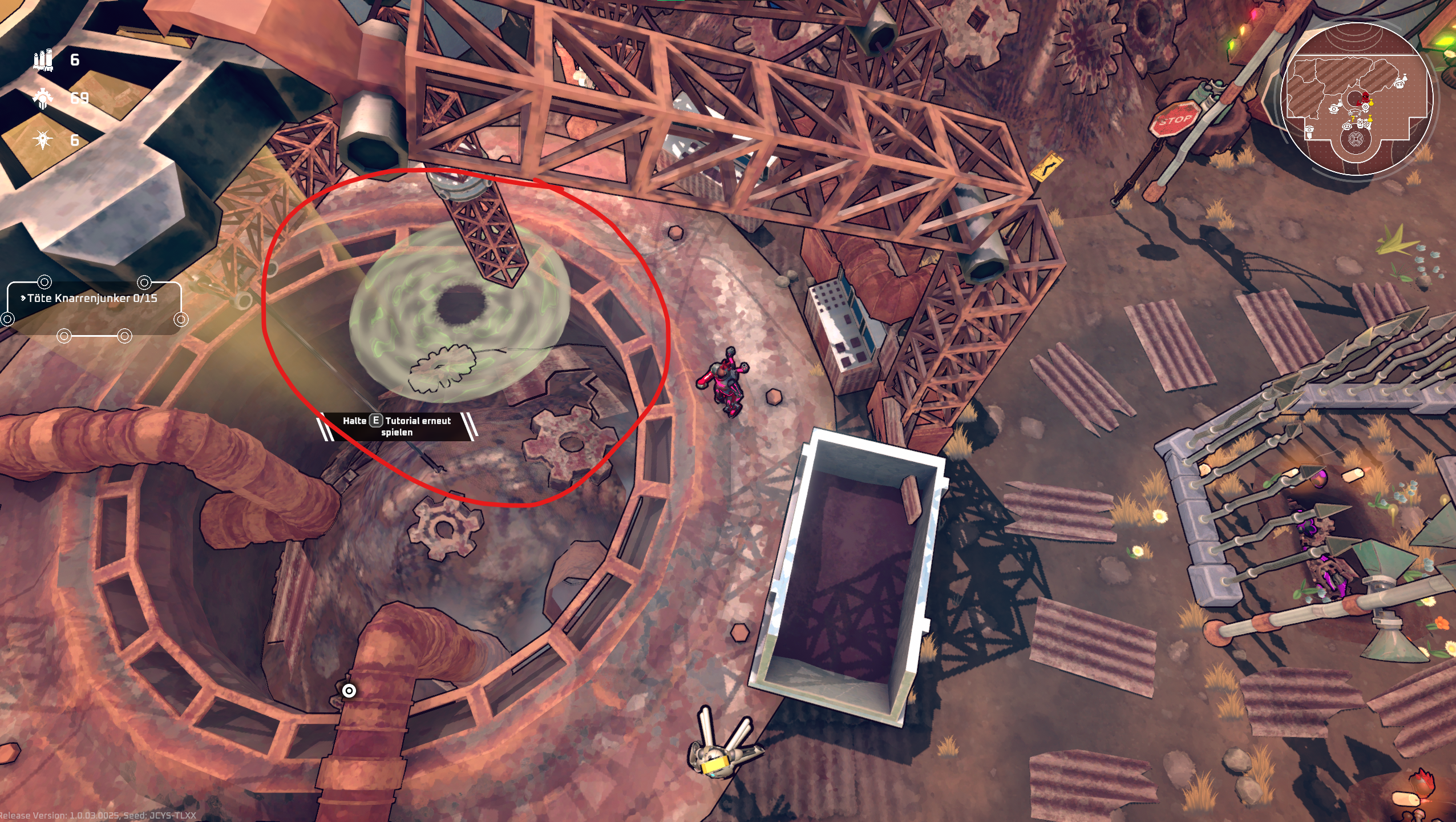Open the circular minimap
The width and height of the screenshot is (1456, 822).
[1357, 100]
